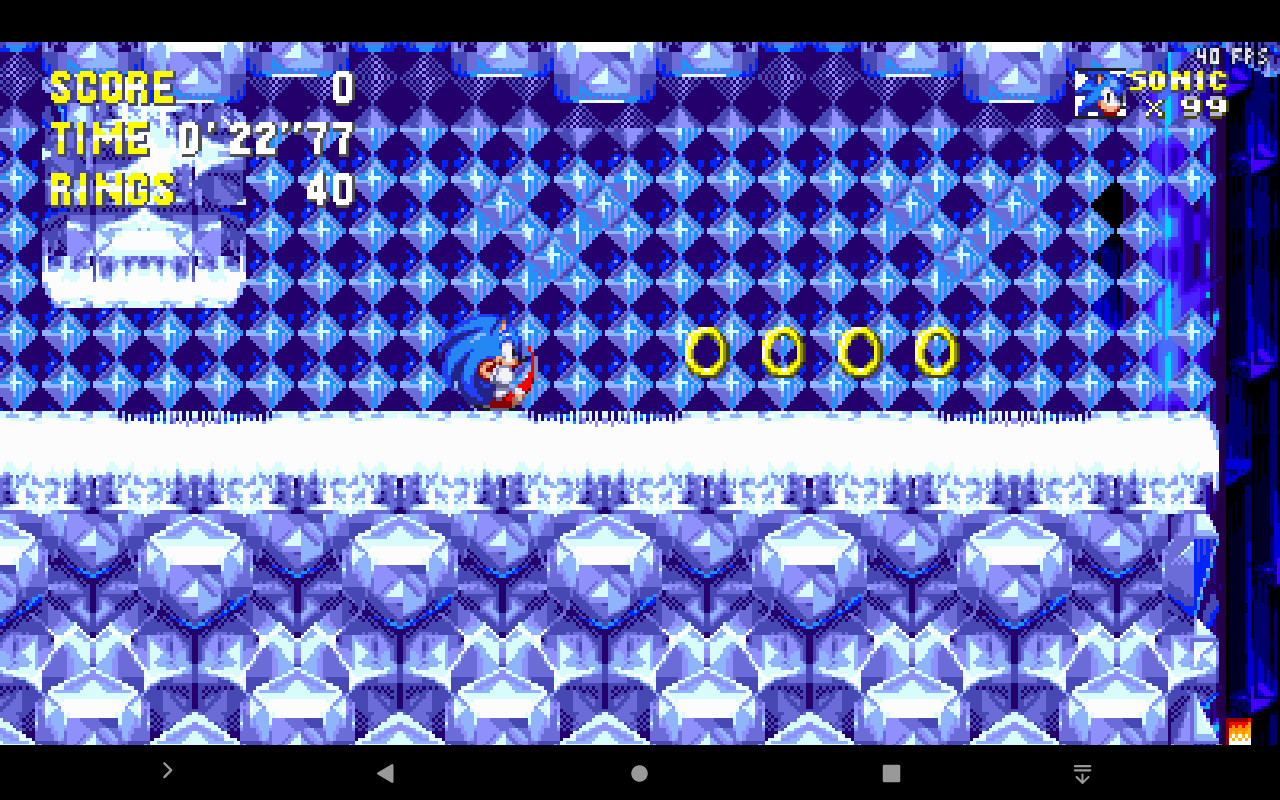Expand the hidden navigation arrow on the left
The width and height of the screenshot is (1280, 800).
[167, 771]
